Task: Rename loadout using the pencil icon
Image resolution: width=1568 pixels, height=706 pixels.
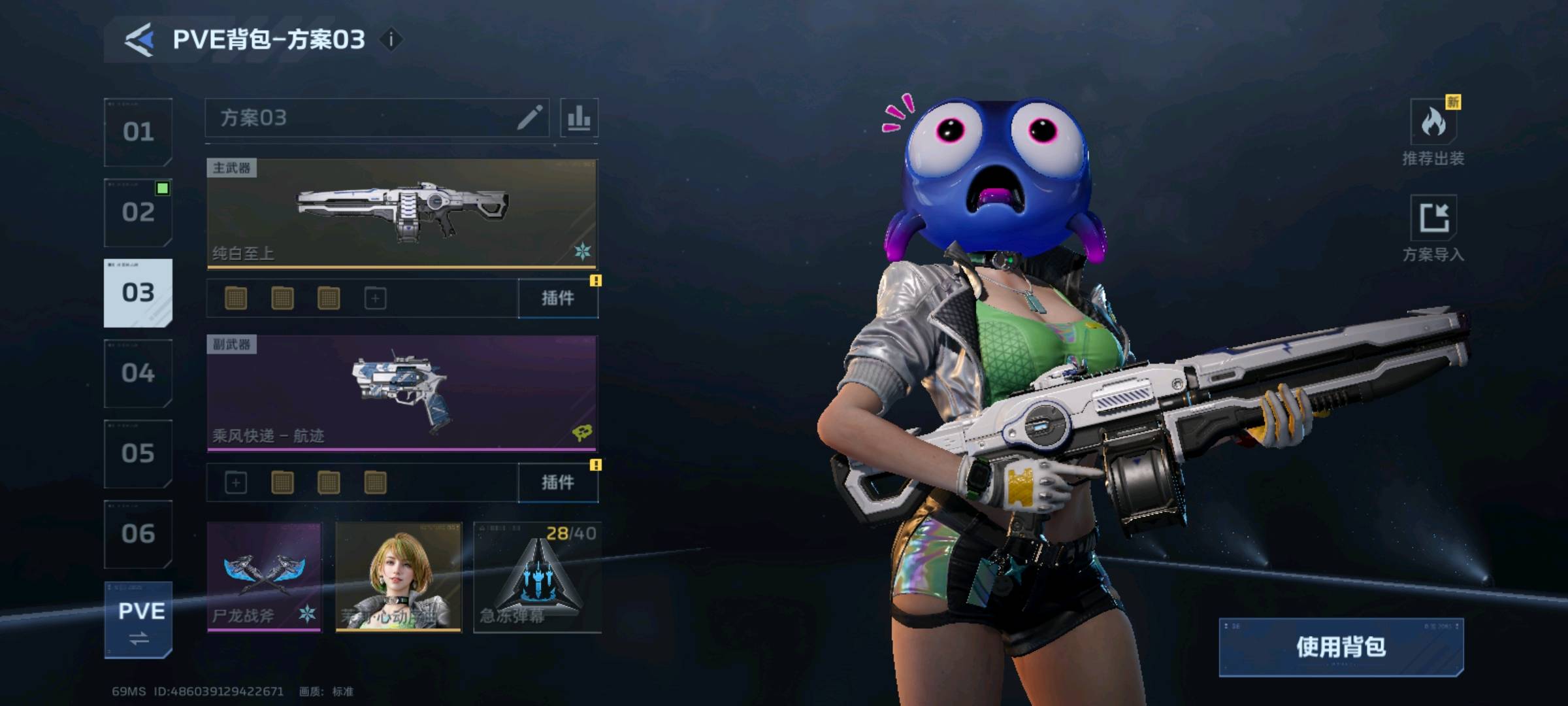Action: click(529, 118)
